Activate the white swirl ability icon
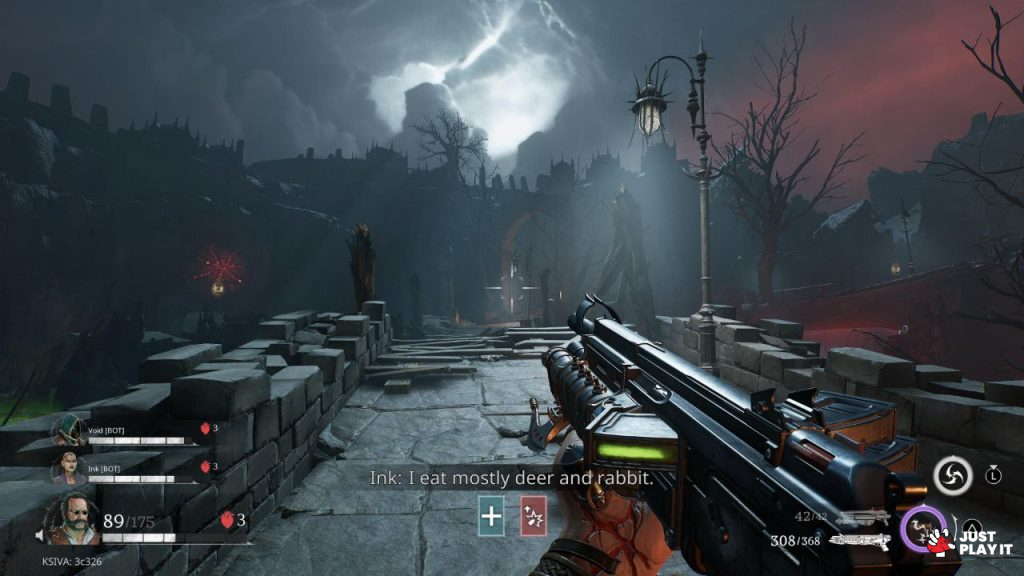Image resolution: width=1024 pixels, height=576 pixels. 953,475
